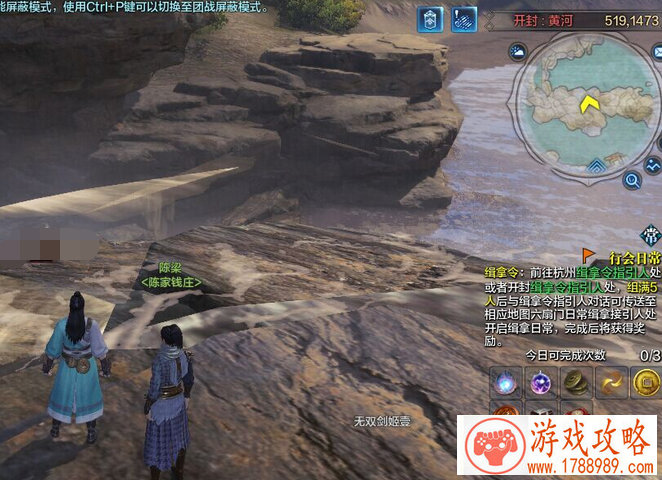Select the bronze coin stack slot
This screenshot has width=662, height=480.
click(575, 380)
